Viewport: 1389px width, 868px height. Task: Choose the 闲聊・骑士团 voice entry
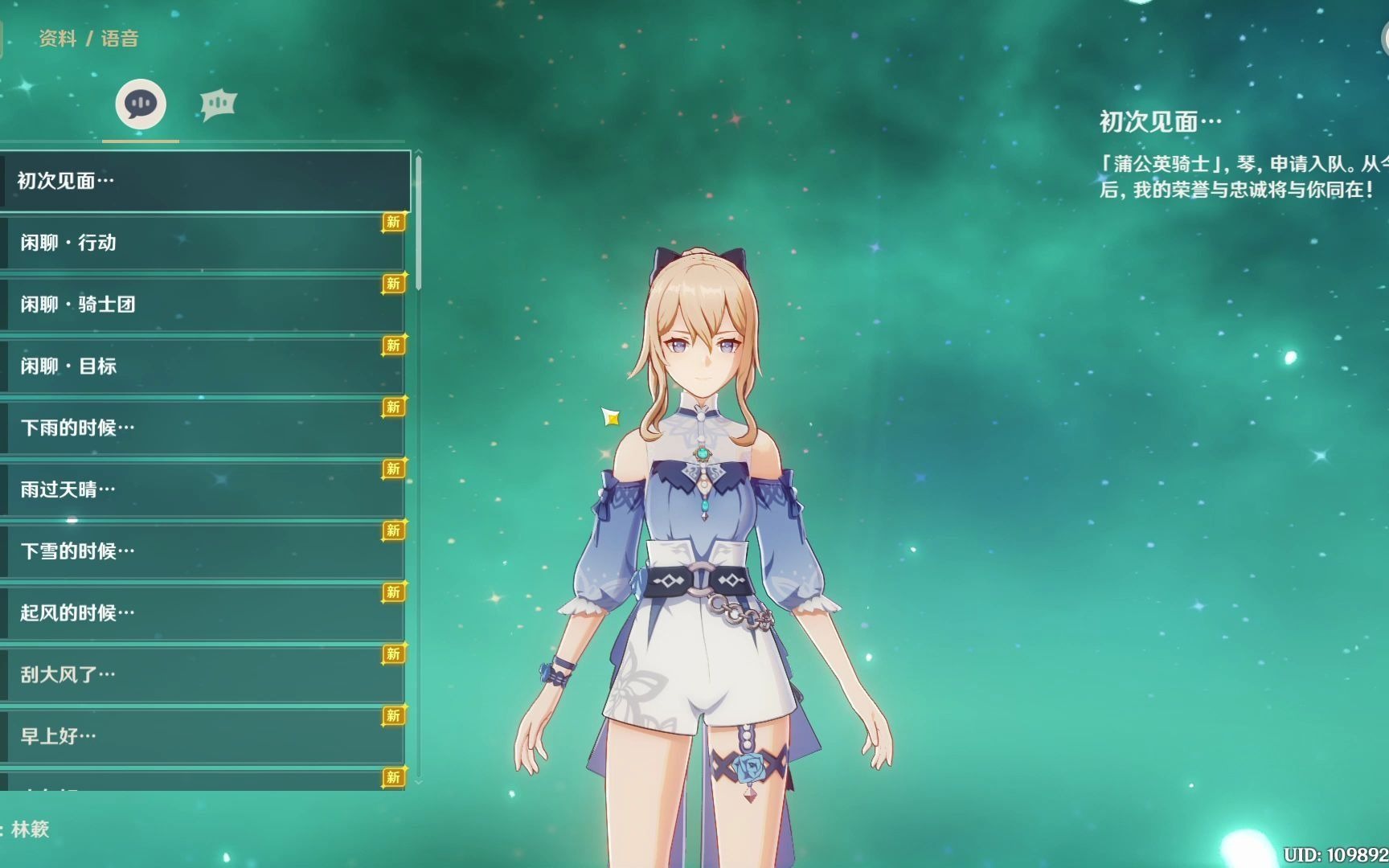[205, 305]
